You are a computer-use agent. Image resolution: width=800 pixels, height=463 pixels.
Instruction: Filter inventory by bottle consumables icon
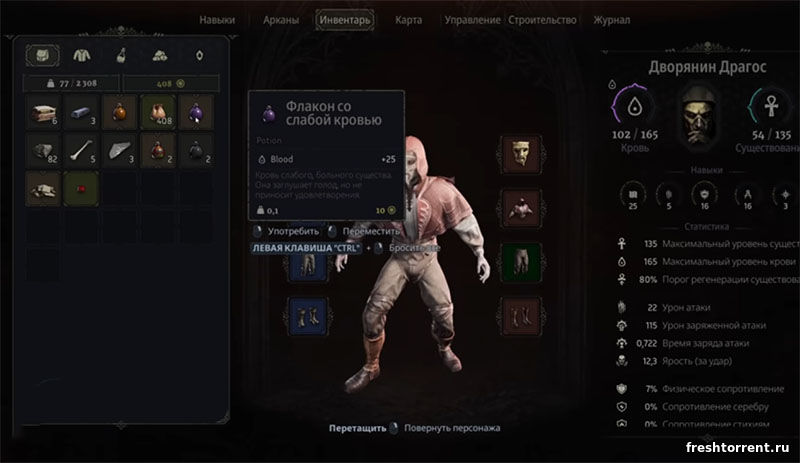(120, 56)
